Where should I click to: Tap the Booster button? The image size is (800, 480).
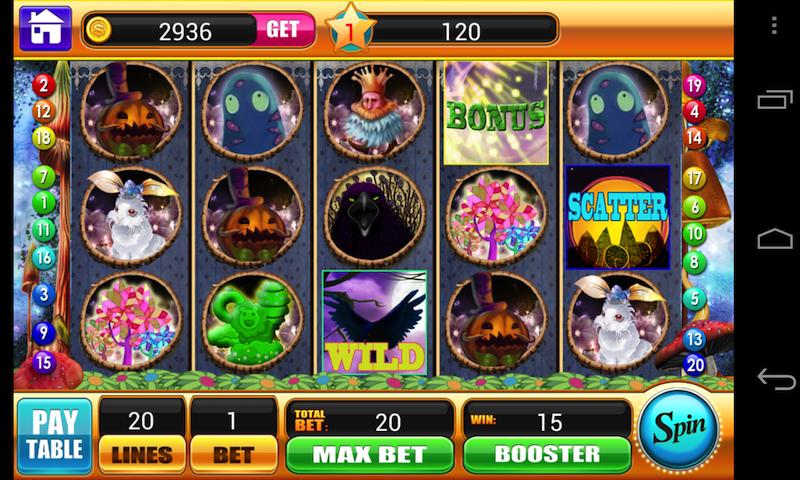(x=546, y=453)
